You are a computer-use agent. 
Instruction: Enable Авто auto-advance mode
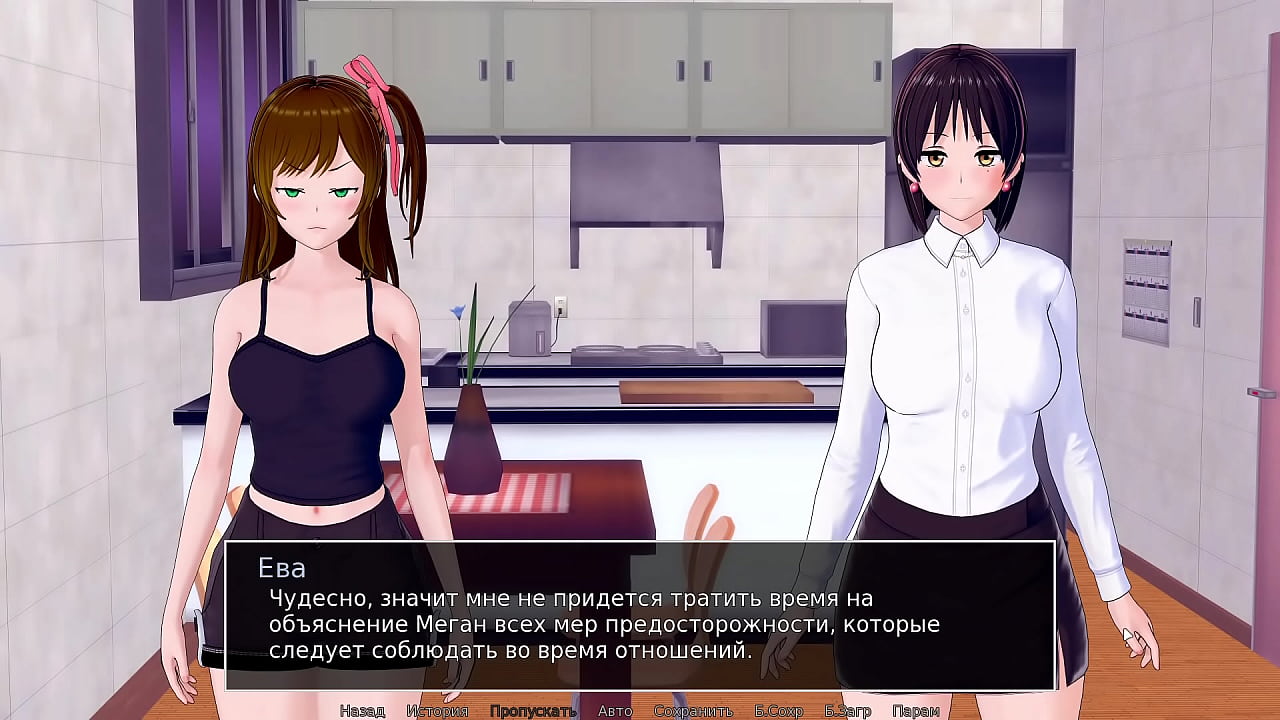pos(615,711)
